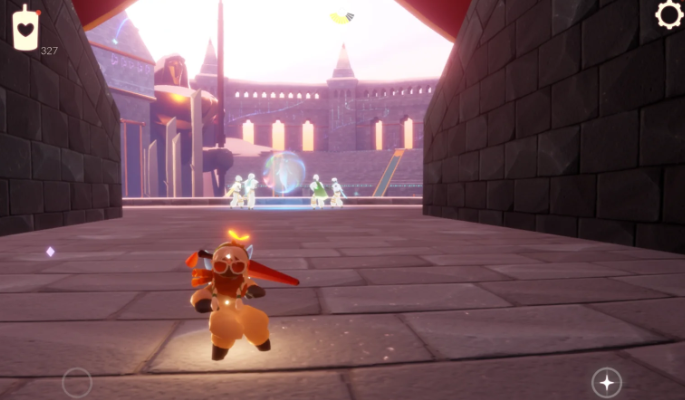Tap the faint empty circle button
685x400 pixels.
77,382
